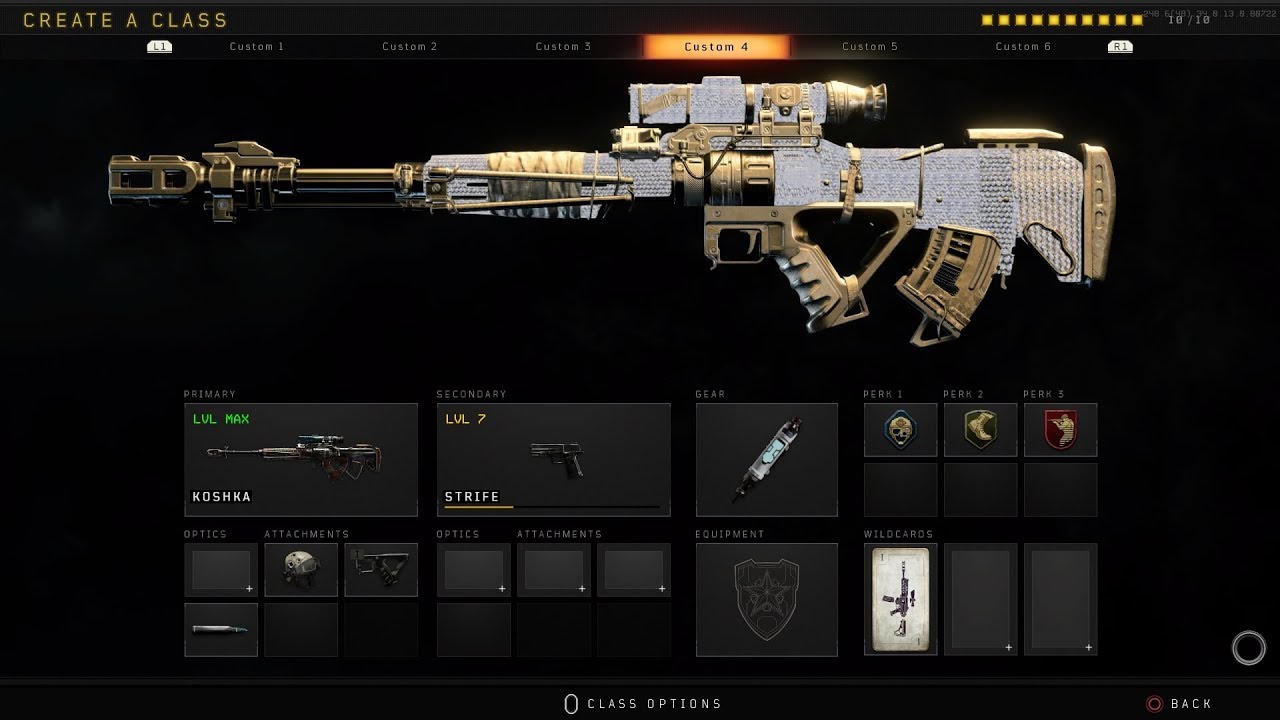Screen dimensions: 1280x720
Task: Click the helmet attachment on the Koshka
Action: pyautogui.click(x=301, y=570)
